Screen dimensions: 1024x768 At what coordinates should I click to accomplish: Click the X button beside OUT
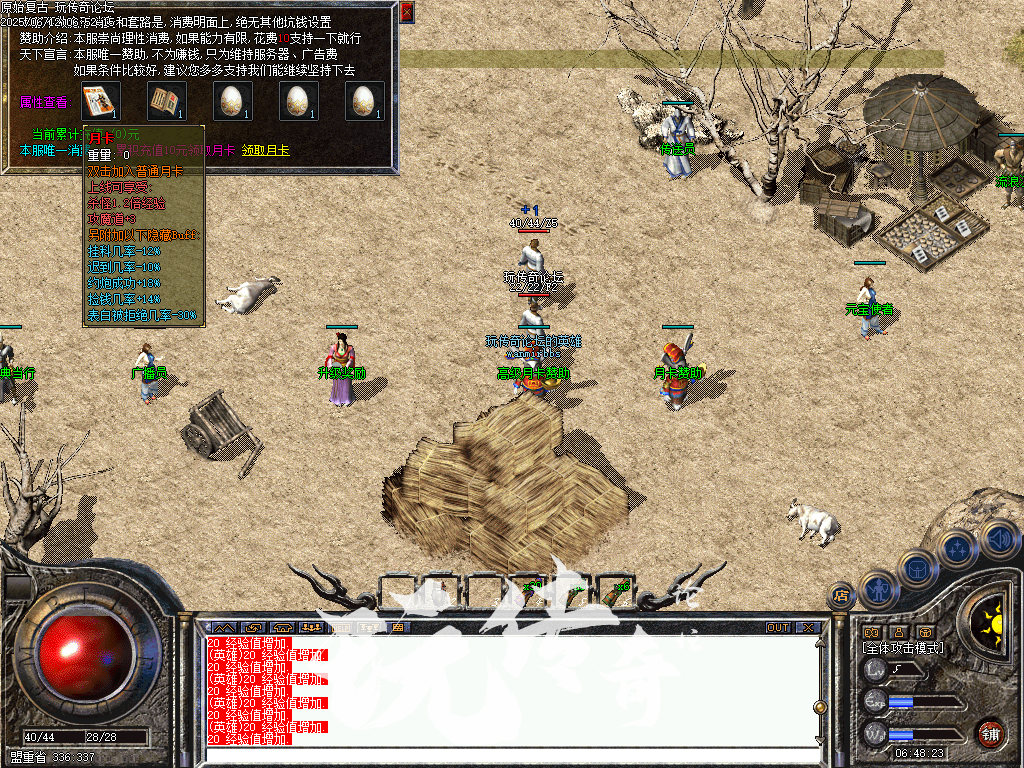pyautogui.click(x=806, y=628)
